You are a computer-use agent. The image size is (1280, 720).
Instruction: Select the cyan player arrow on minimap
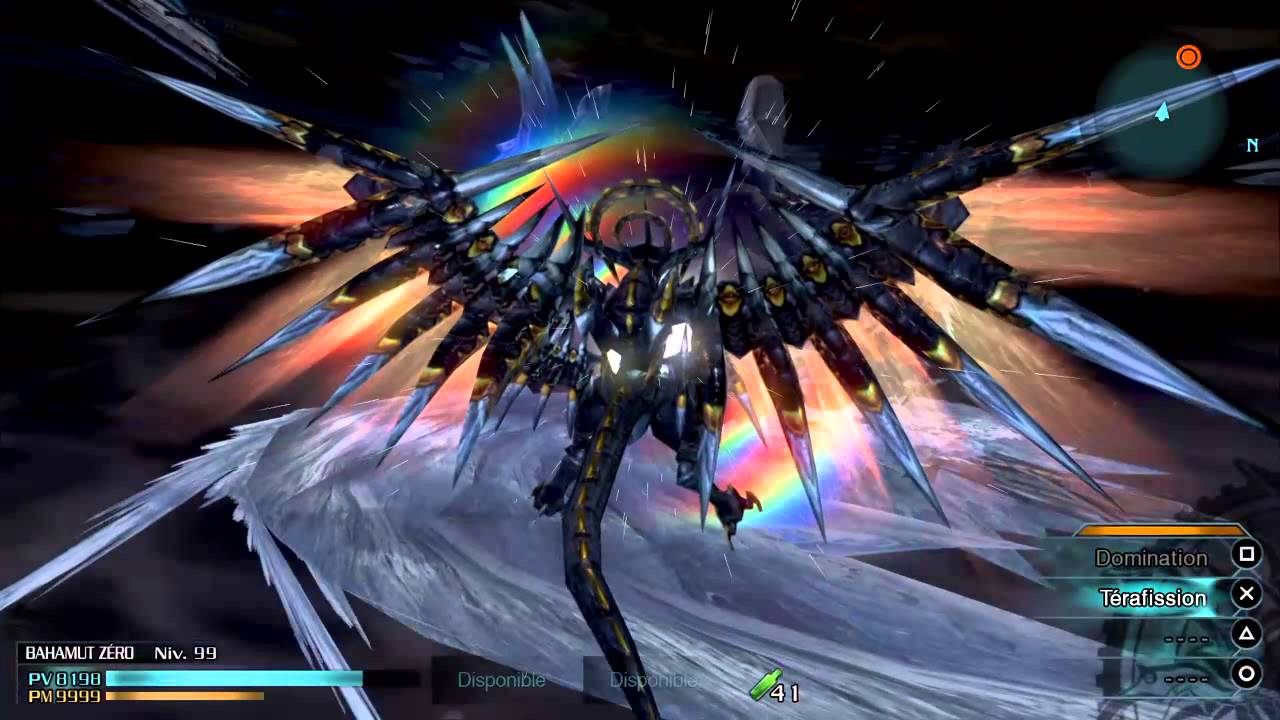pyautogui.click(x=1162, y=113)
